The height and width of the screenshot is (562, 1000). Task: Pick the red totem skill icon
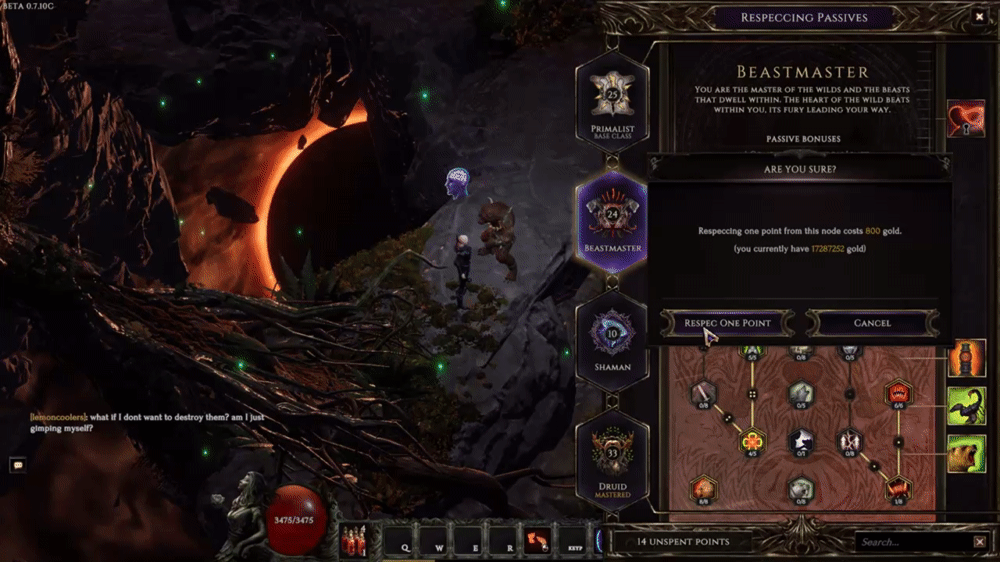[967, 358]
